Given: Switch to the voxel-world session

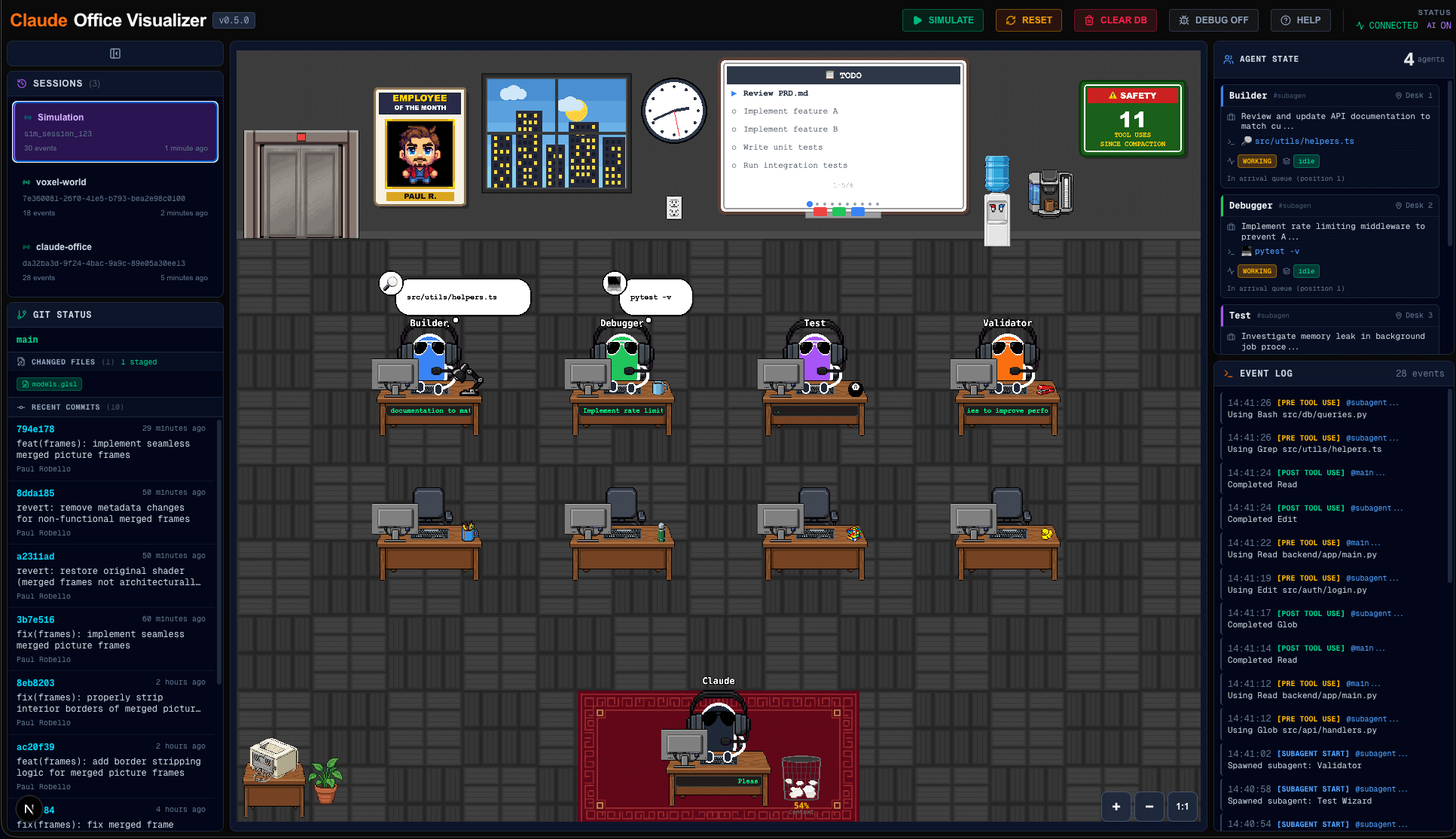Looking at the screenshot, I should (114, 196).
